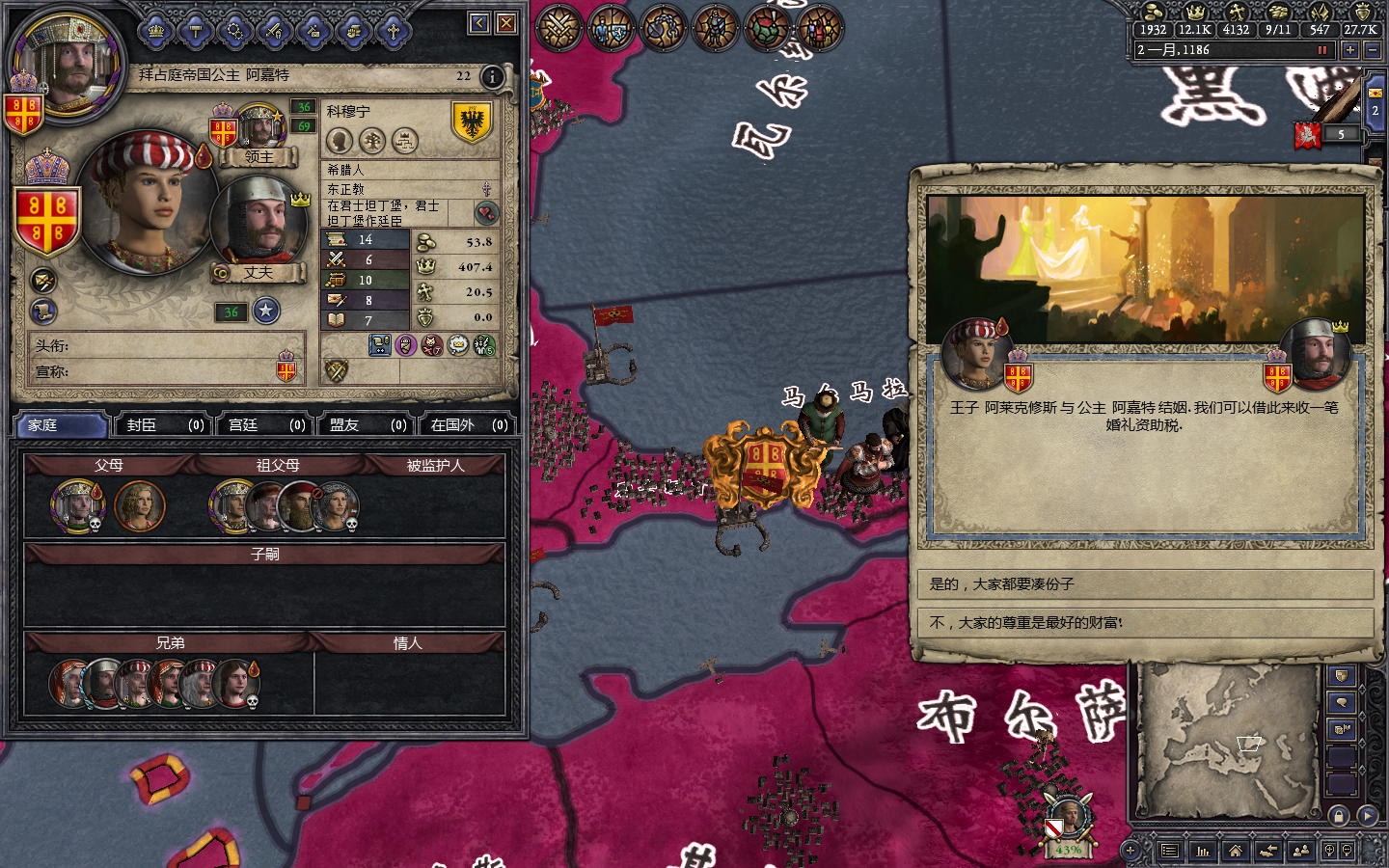Image resolution: width=1389 pixels, height=868 pixels.
Task: Click the father portrait under 父母
Action: click(x=77, y=504)
